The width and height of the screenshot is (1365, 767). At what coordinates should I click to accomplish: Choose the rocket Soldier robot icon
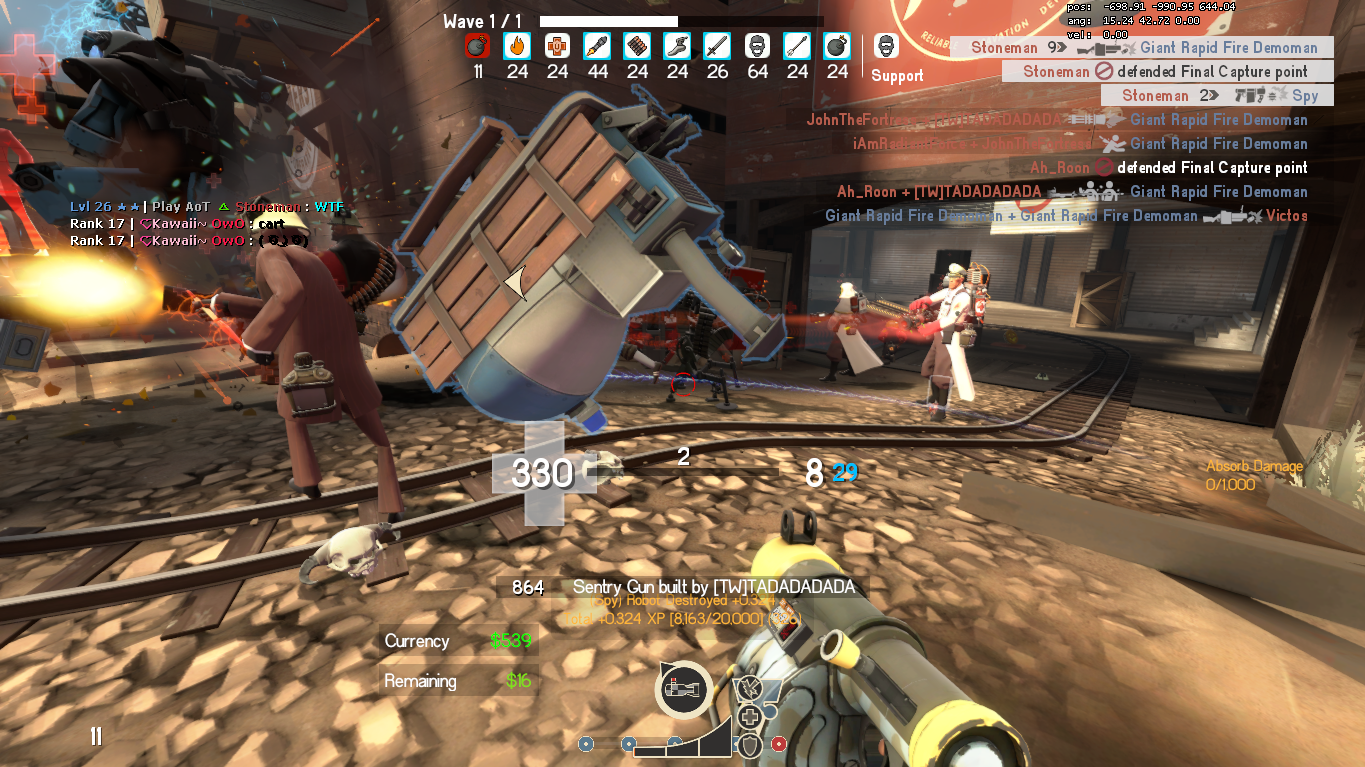click(x=597, y=46)
